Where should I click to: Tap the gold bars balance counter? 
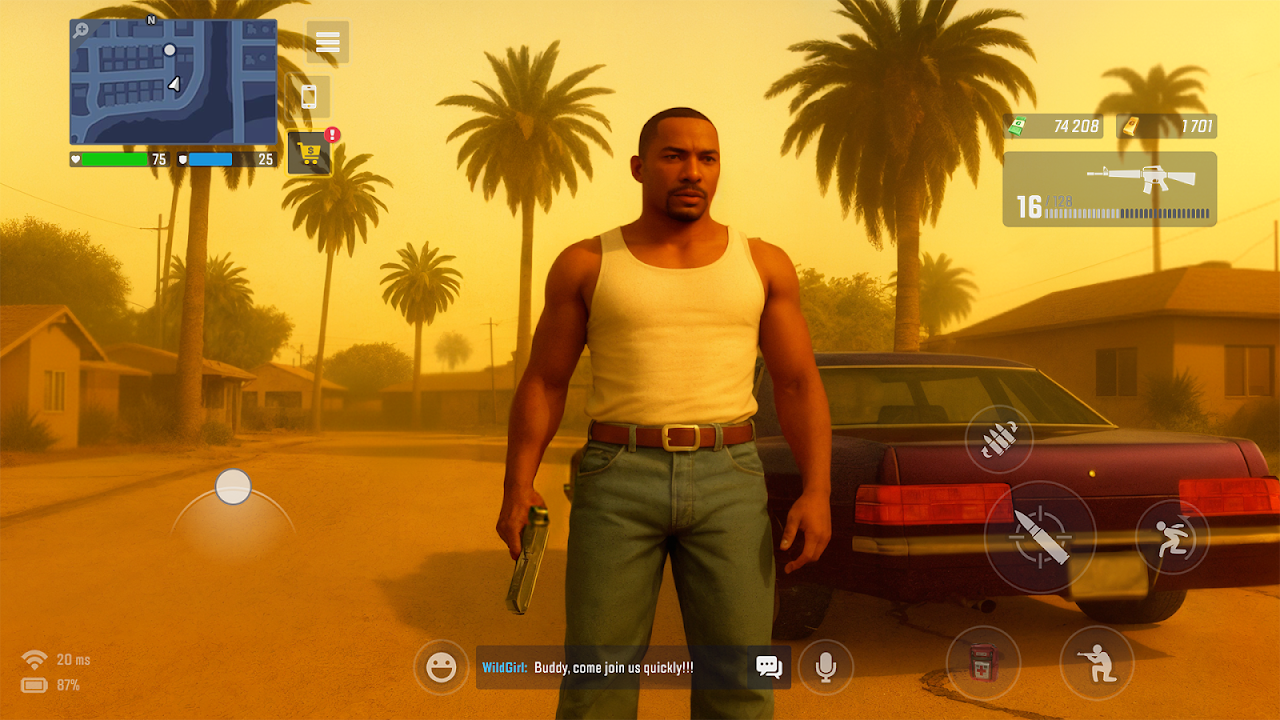tap(1166, 126)
